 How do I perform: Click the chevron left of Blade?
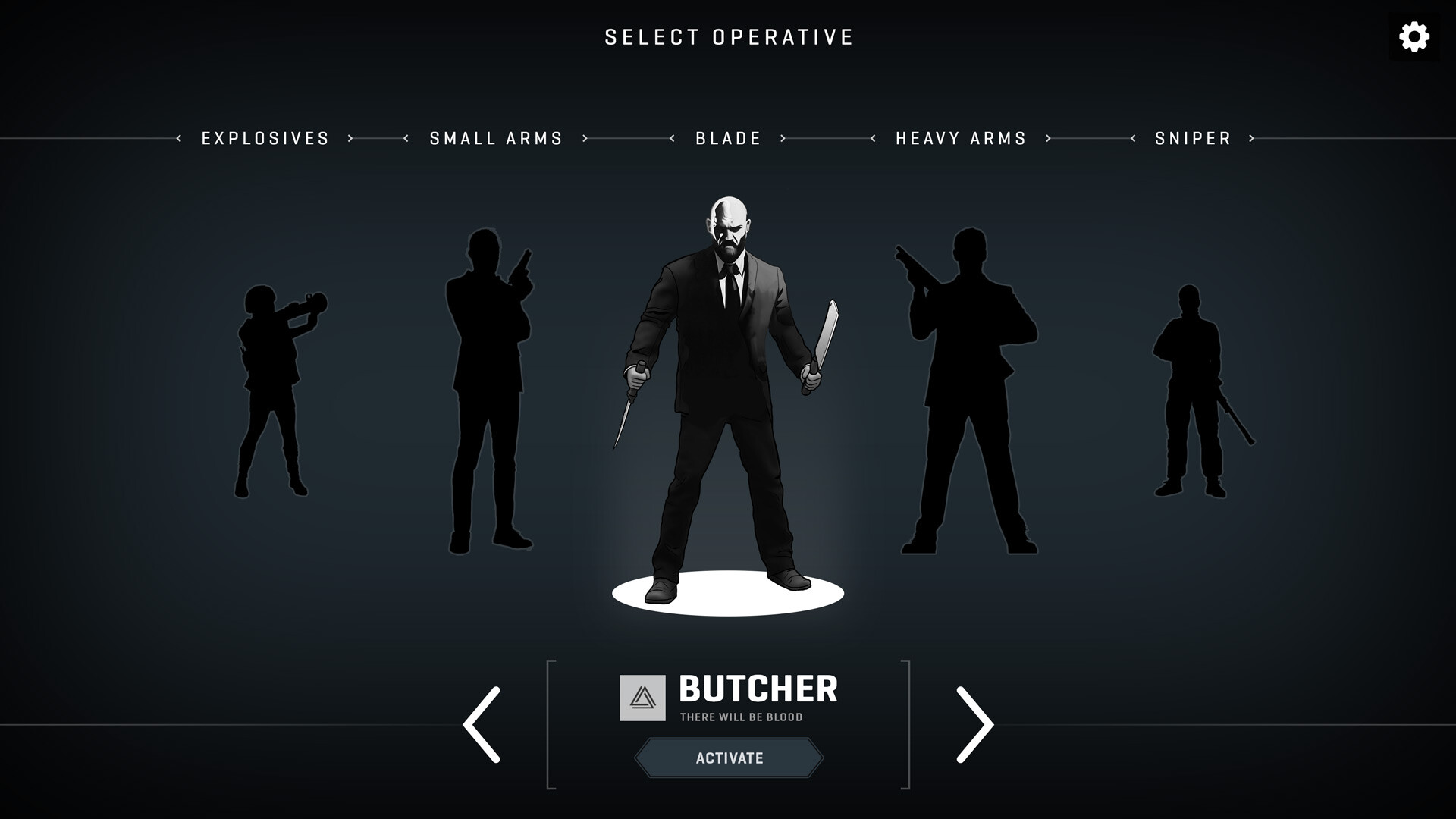point(670,138)
